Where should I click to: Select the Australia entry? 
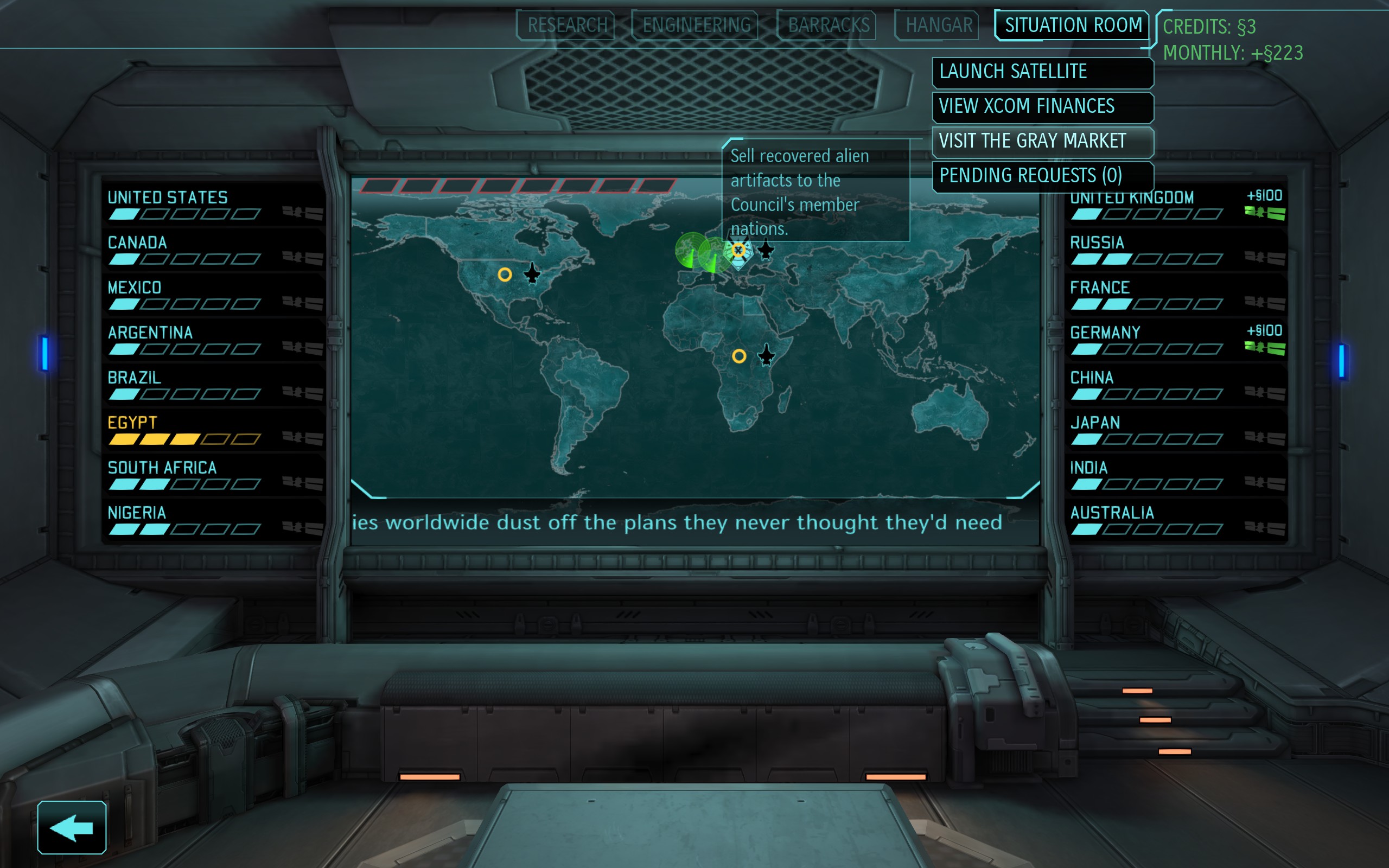pyautogui.click(x=1175, y=521)
